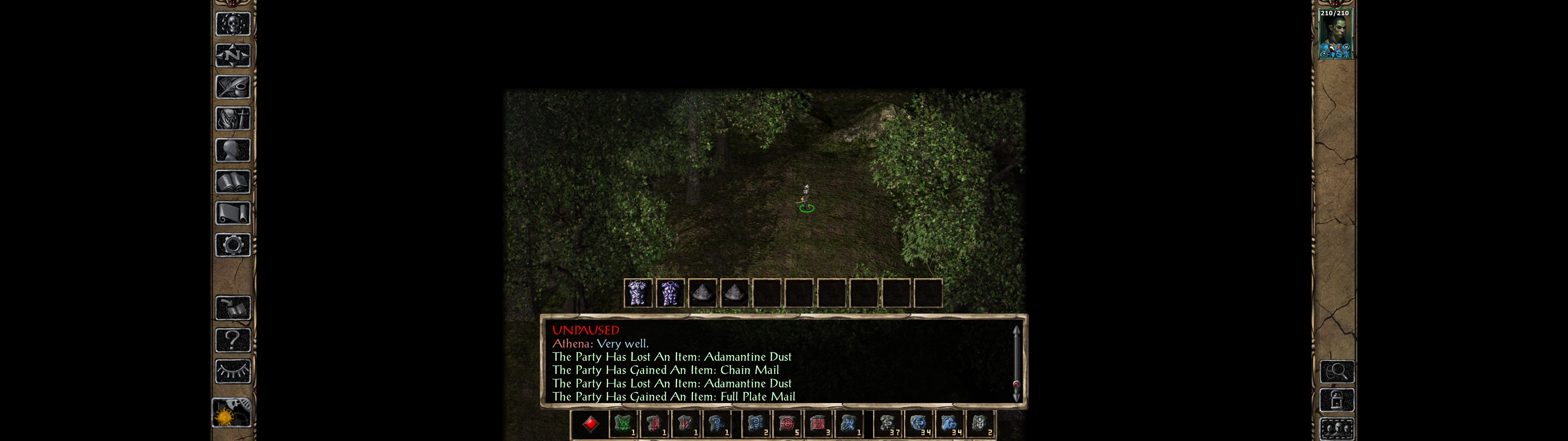The height and width of the screenshot is (441, 1568).
Task: Click the closed eye rest button
Action: pyautogui.click(x=232, y=371)
